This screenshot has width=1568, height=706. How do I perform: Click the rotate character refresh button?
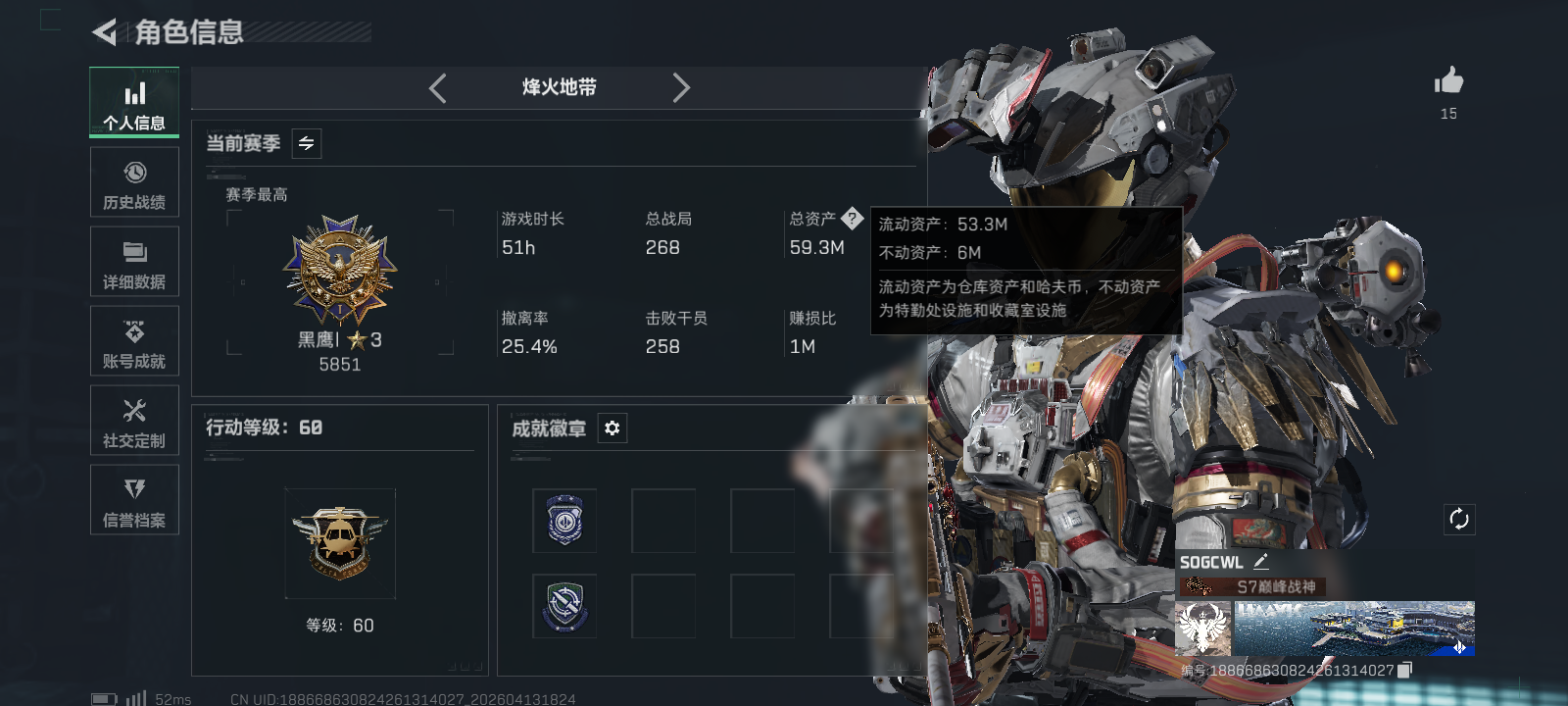[x=1459, y=520]
